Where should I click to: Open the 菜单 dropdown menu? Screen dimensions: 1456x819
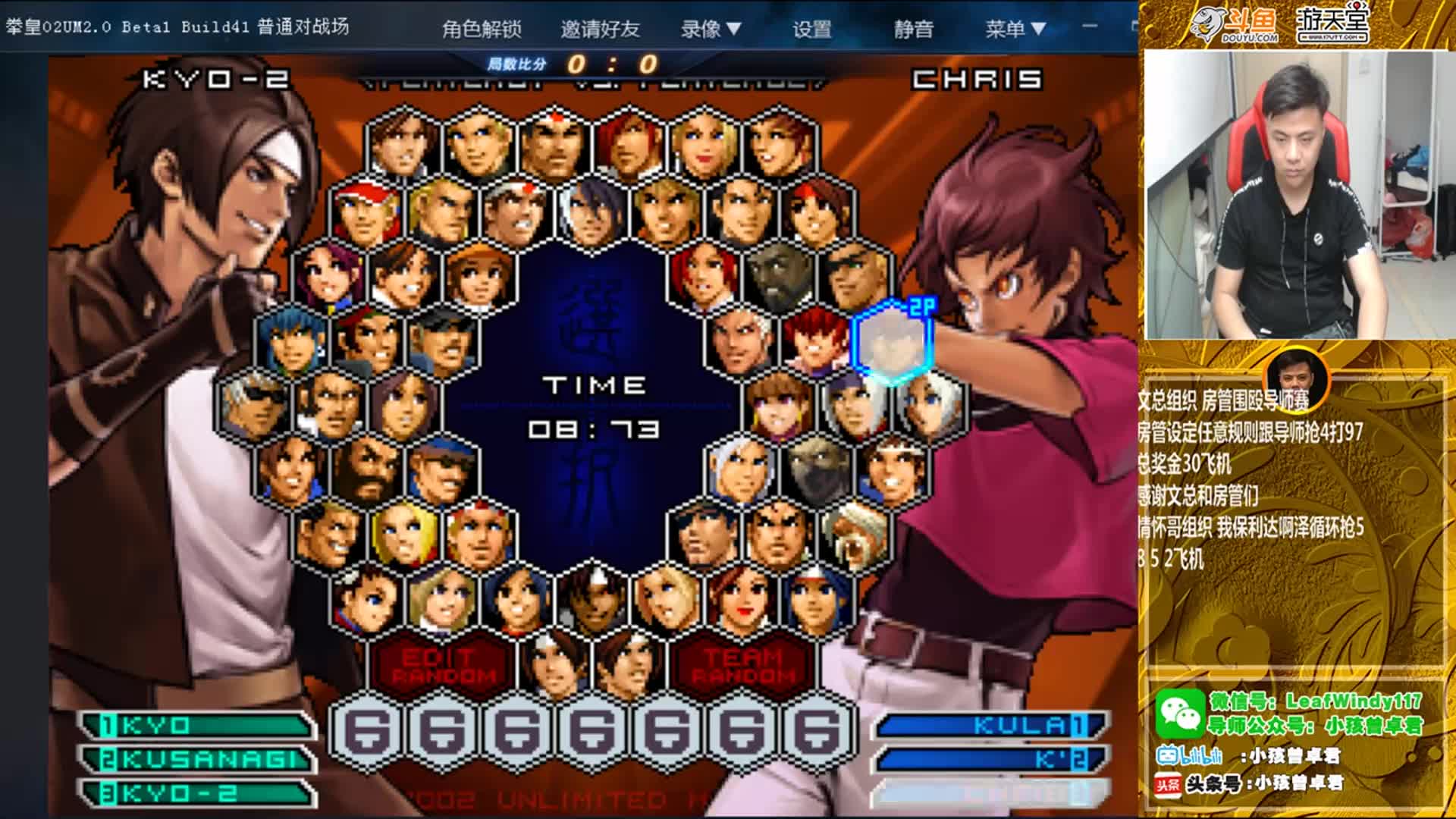click(1015, 29)
